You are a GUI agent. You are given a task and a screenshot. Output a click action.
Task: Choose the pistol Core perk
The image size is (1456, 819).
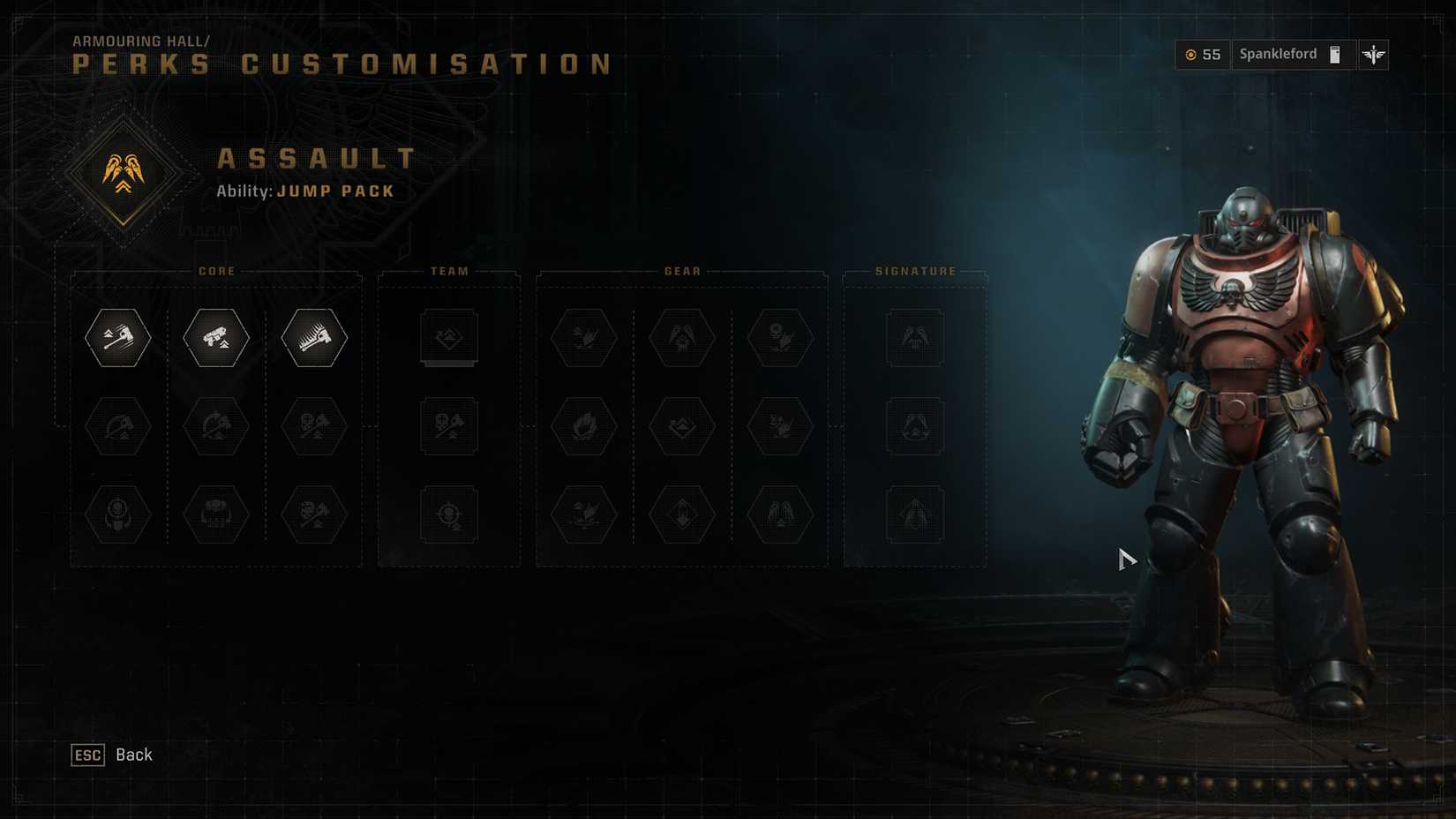(x=216, y=337)
